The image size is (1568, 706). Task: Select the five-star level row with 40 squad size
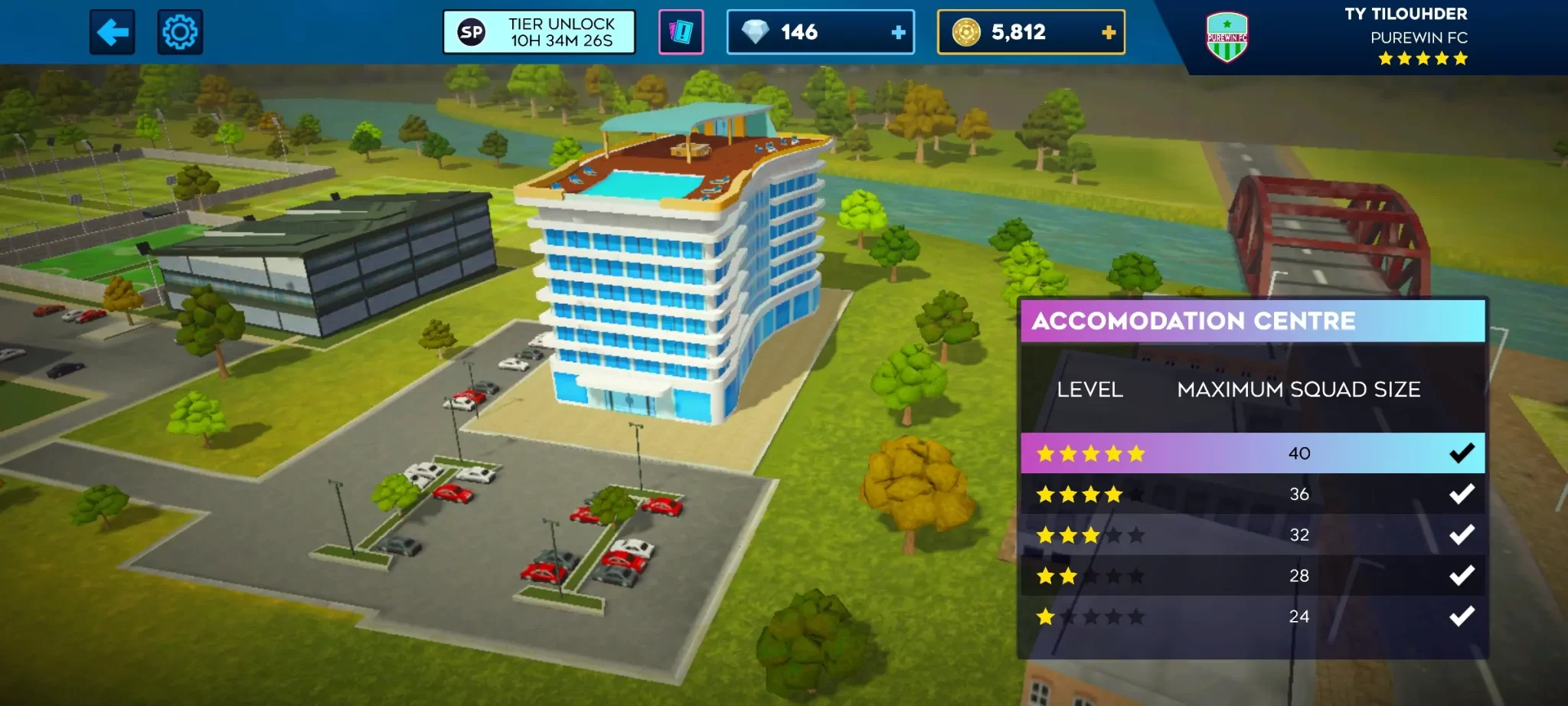(1253, 453)
